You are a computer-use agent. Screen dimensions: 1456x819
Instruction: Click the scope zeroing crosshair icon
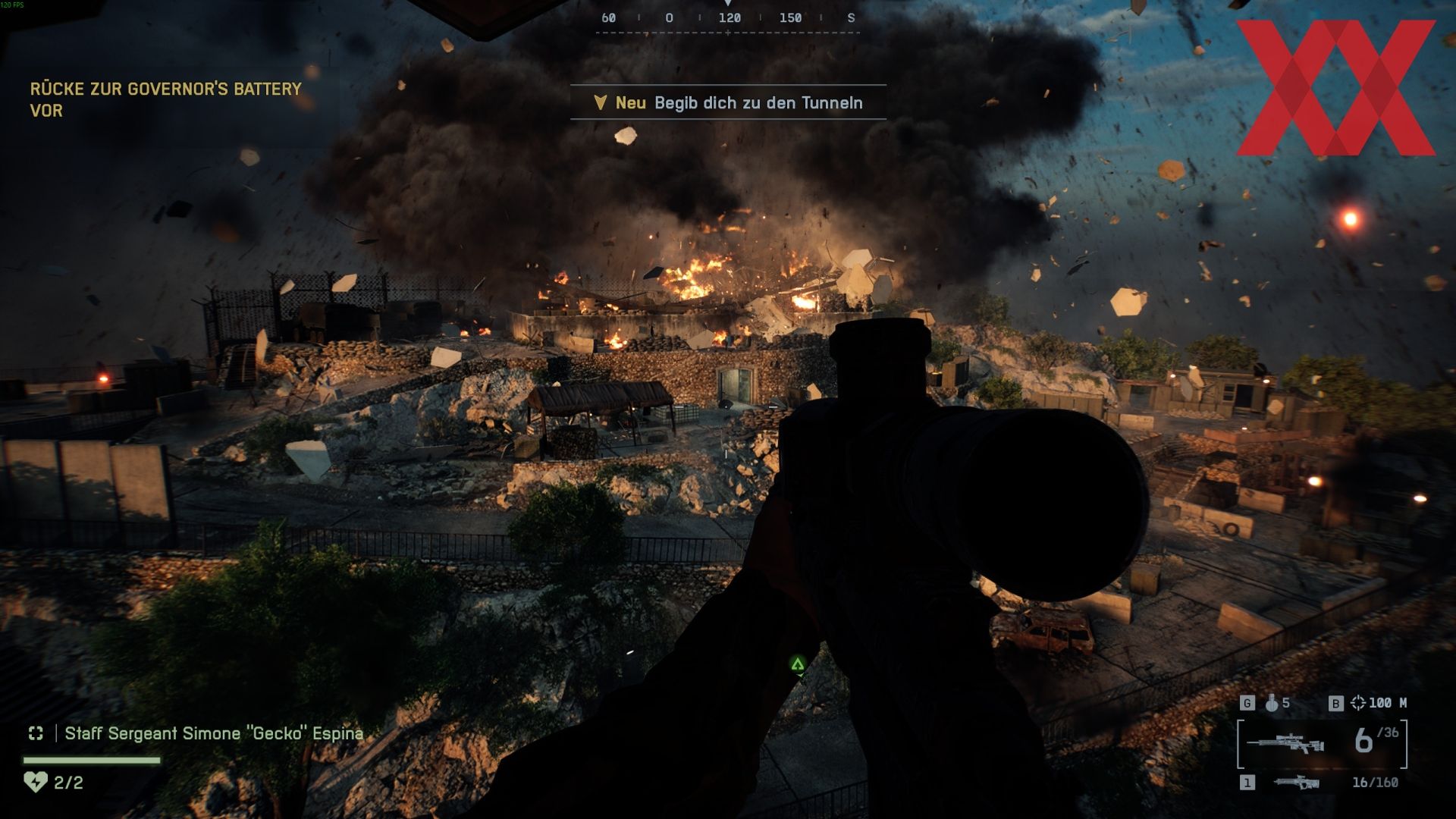tap(1357, 703)
